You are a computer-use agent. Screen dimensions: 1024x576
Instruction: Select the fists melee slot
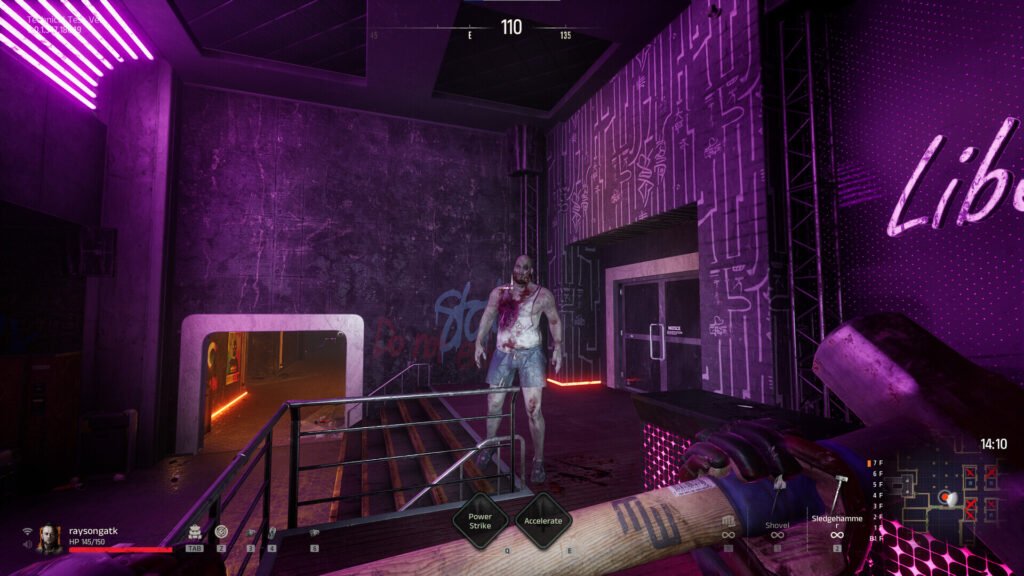[x=727, y=524]
